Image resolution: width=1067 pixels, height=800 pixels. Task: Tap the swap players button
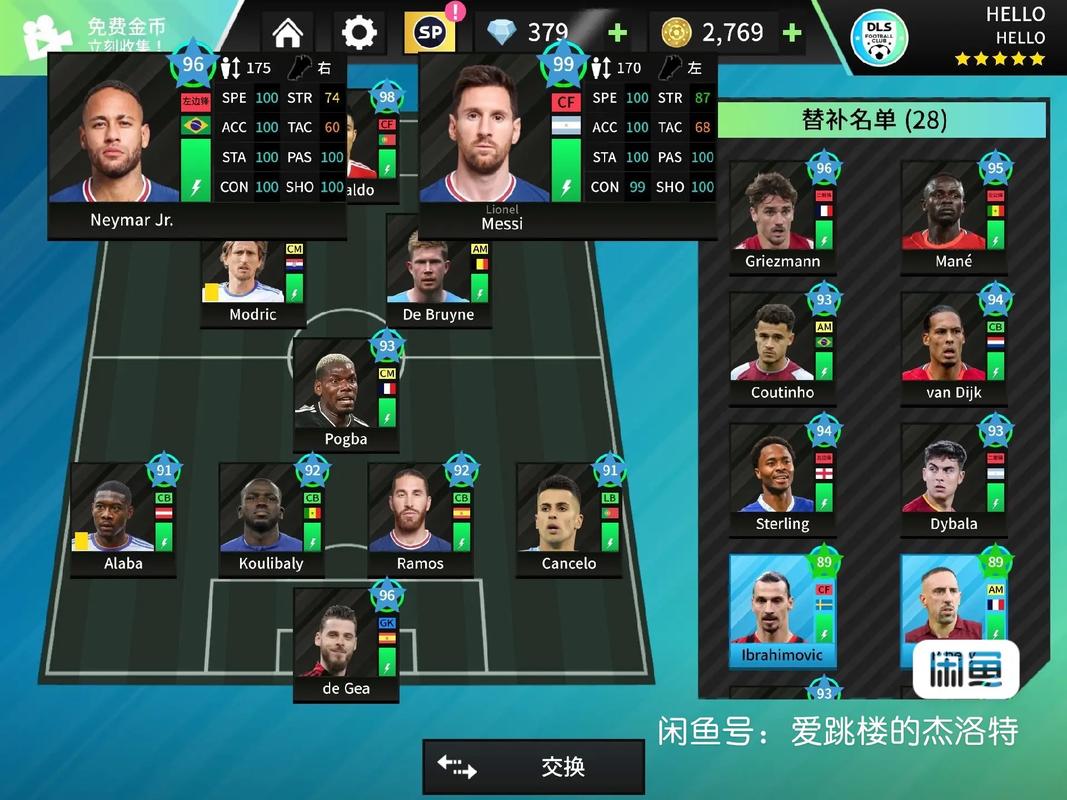533,767
